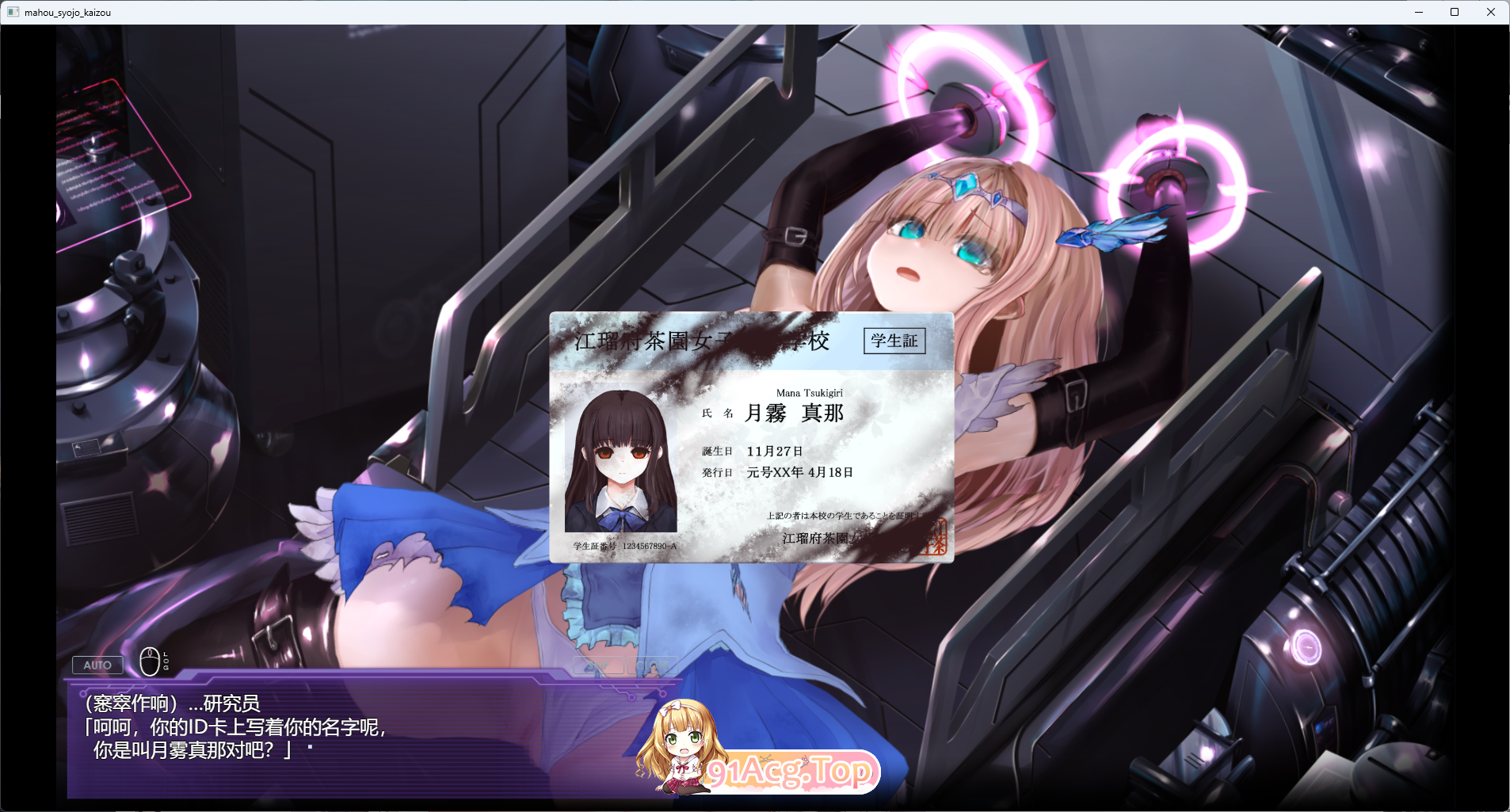1510x812 pixels.
Task: Click the 学生証 badge on the card header
Action: tap(895, 341)
